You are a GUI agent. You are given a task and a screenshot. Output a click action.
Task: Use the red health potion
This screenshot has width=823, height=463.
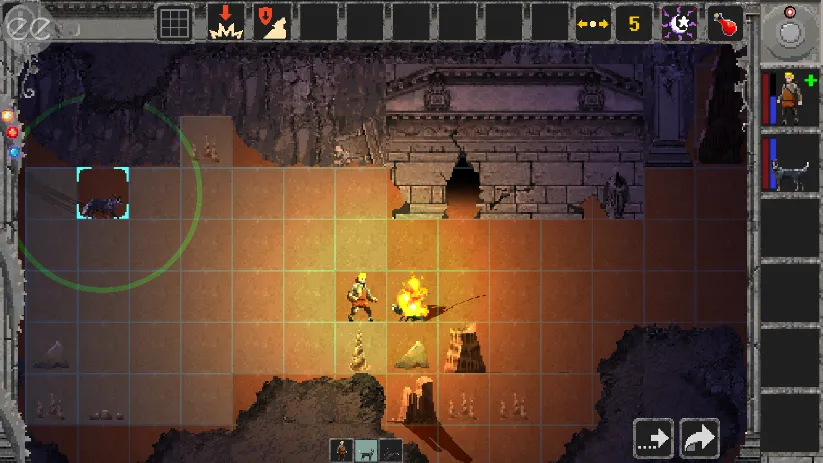click(725, 22)
